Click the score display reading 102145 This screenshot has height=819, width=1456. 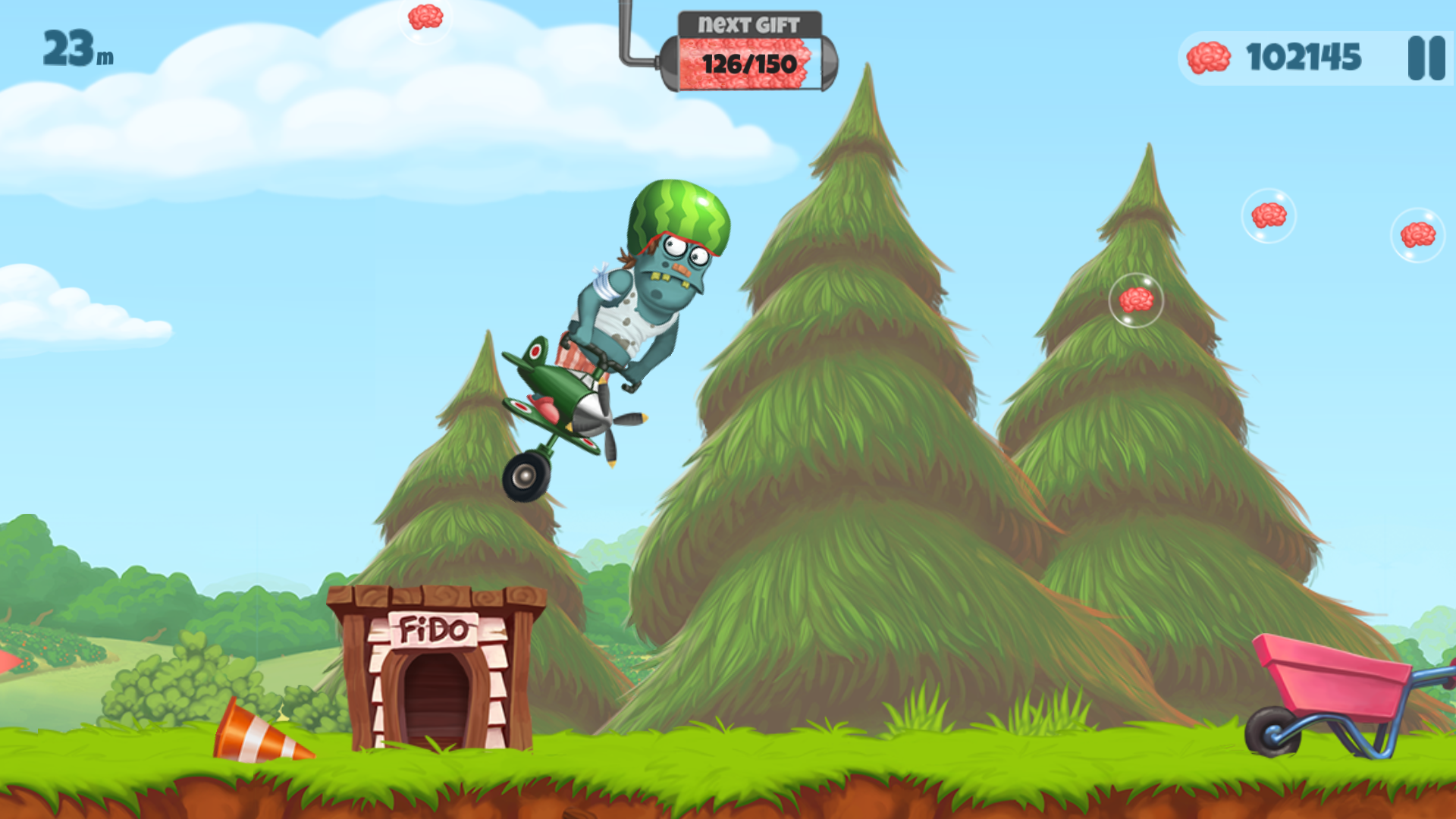[1306, 56]
